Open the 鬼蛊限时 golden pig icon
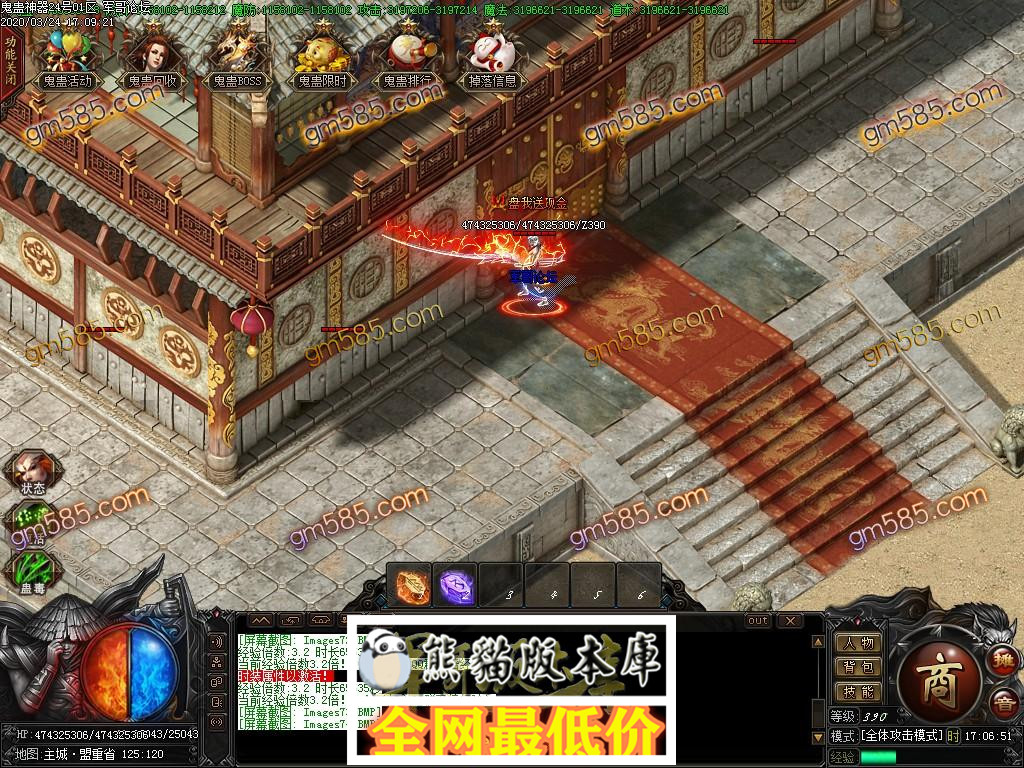Image resolution: width=1024 pixels, height=768 pixels. [322, 58]
